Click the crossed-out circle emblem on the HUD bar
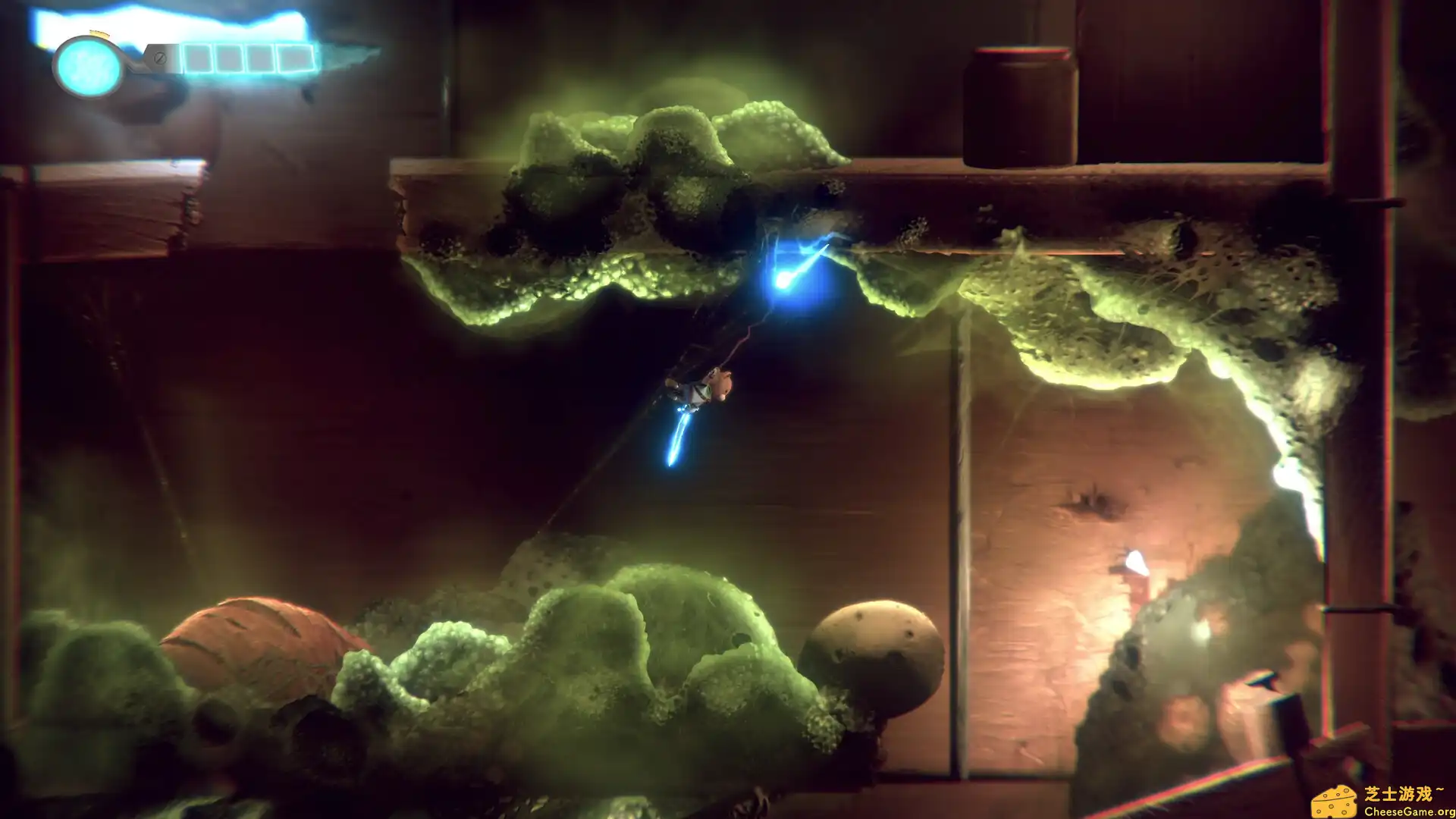The width and height of the screenshot is (1456, 819). 160,58
